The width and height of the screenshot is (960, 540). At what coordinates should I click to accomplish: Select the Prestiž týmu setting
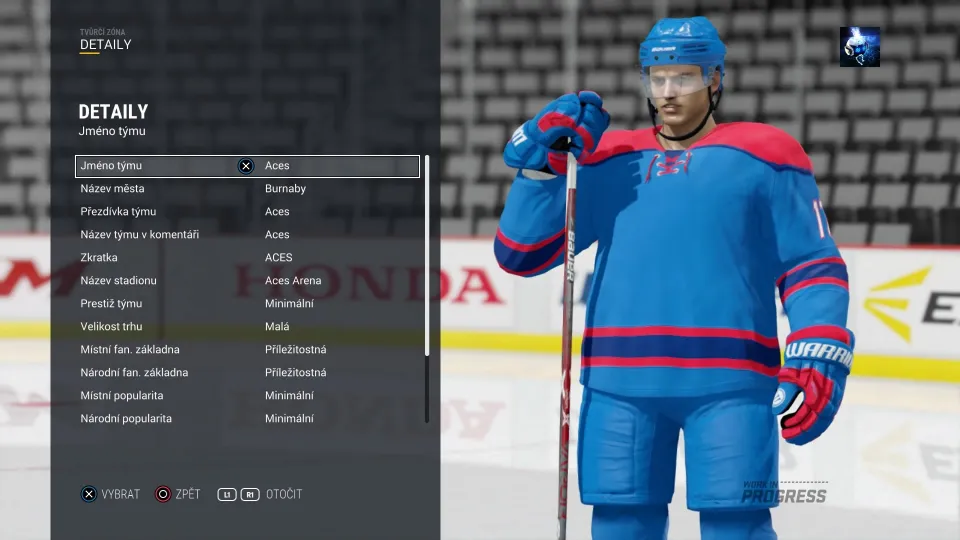pos(247,304)
